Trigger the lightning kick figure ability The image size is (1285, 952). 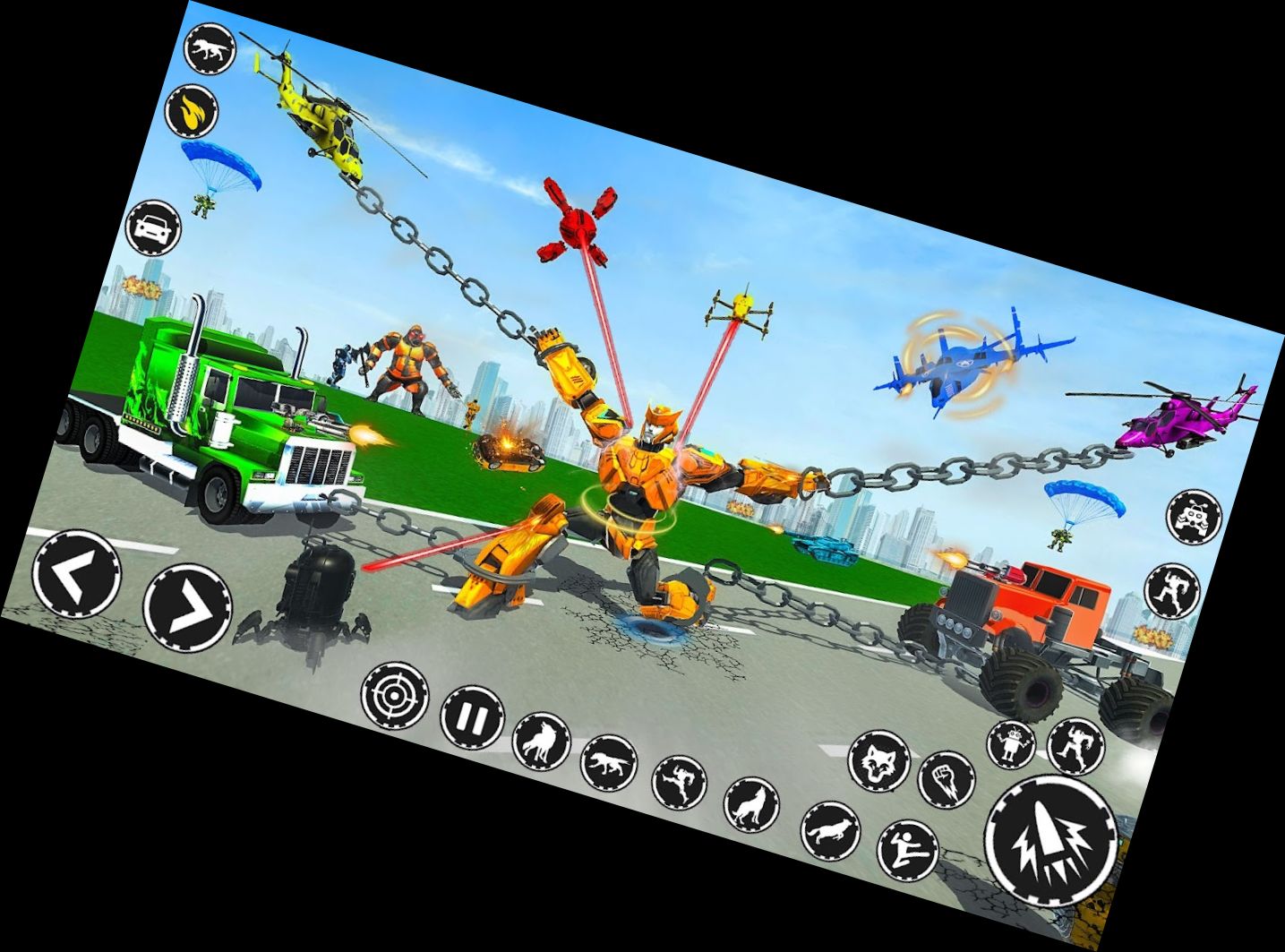pyautogui.click(x=678, y=782)
